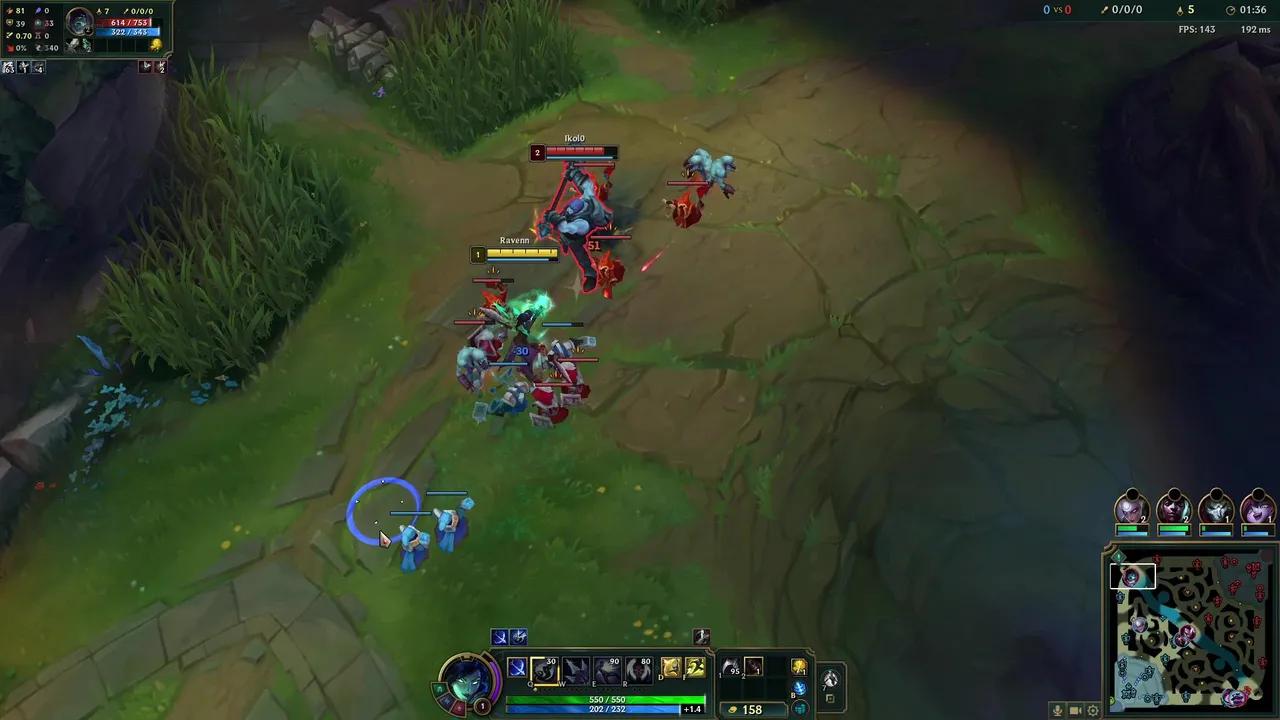Select the W ability icon
Image resolution: width=1280 pixels, height=720 pixels.
(575, 668)
